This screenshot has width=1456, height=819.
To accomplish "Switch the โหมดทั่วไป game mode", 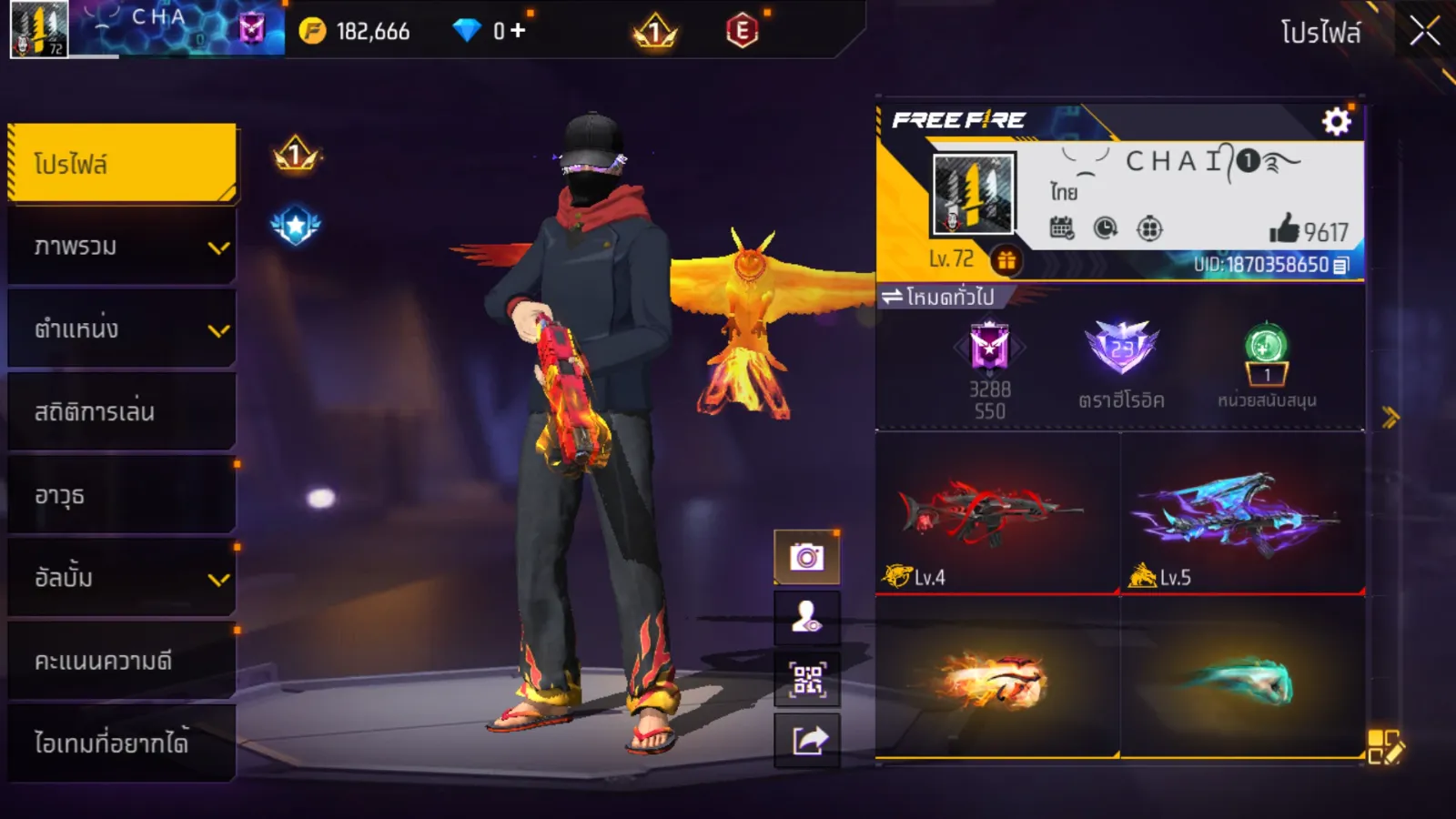I will click(938, 297).
